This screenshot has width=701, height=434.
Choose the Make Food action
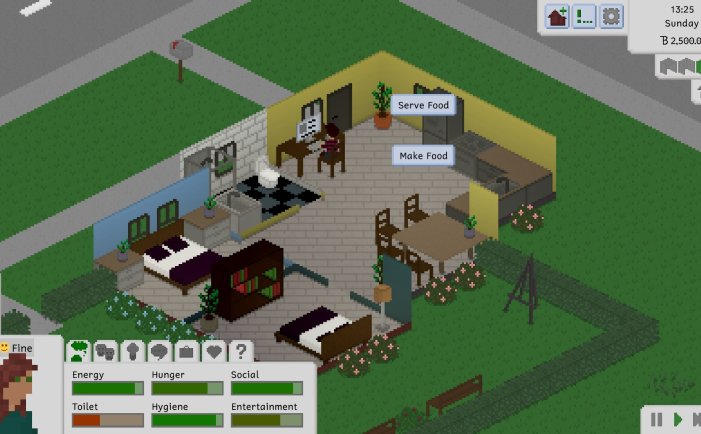pyautogui.click(x=424, y=156)
